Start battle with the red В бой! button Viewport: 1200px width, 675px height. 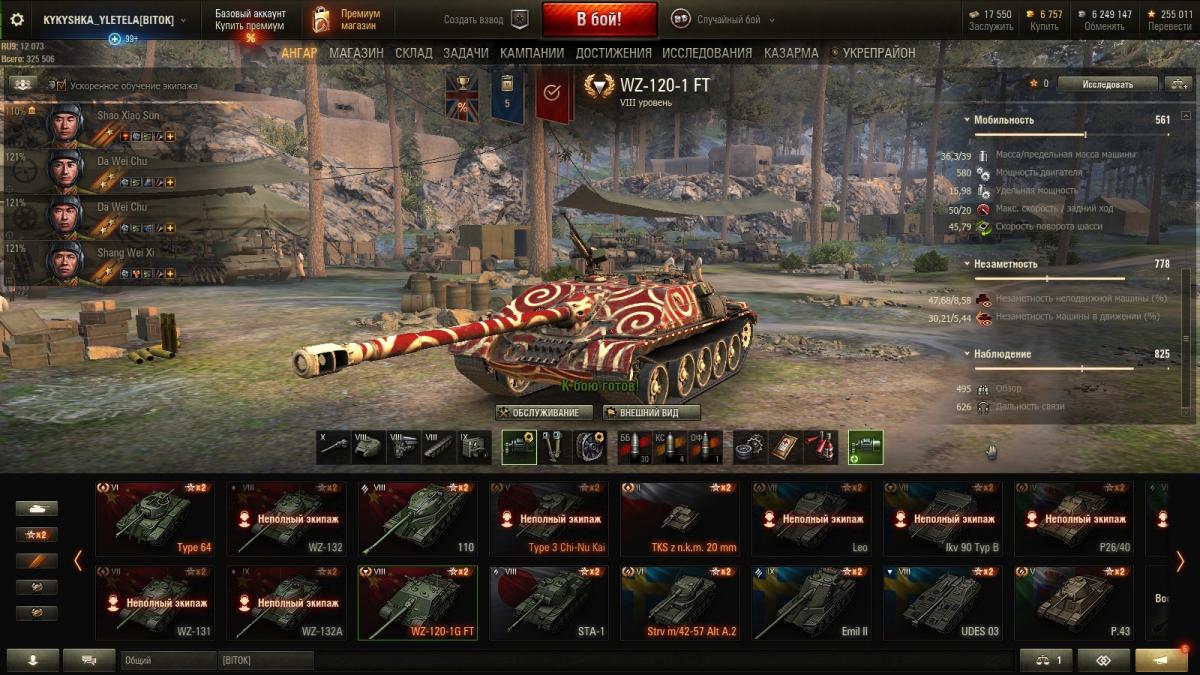click(599, 19)
